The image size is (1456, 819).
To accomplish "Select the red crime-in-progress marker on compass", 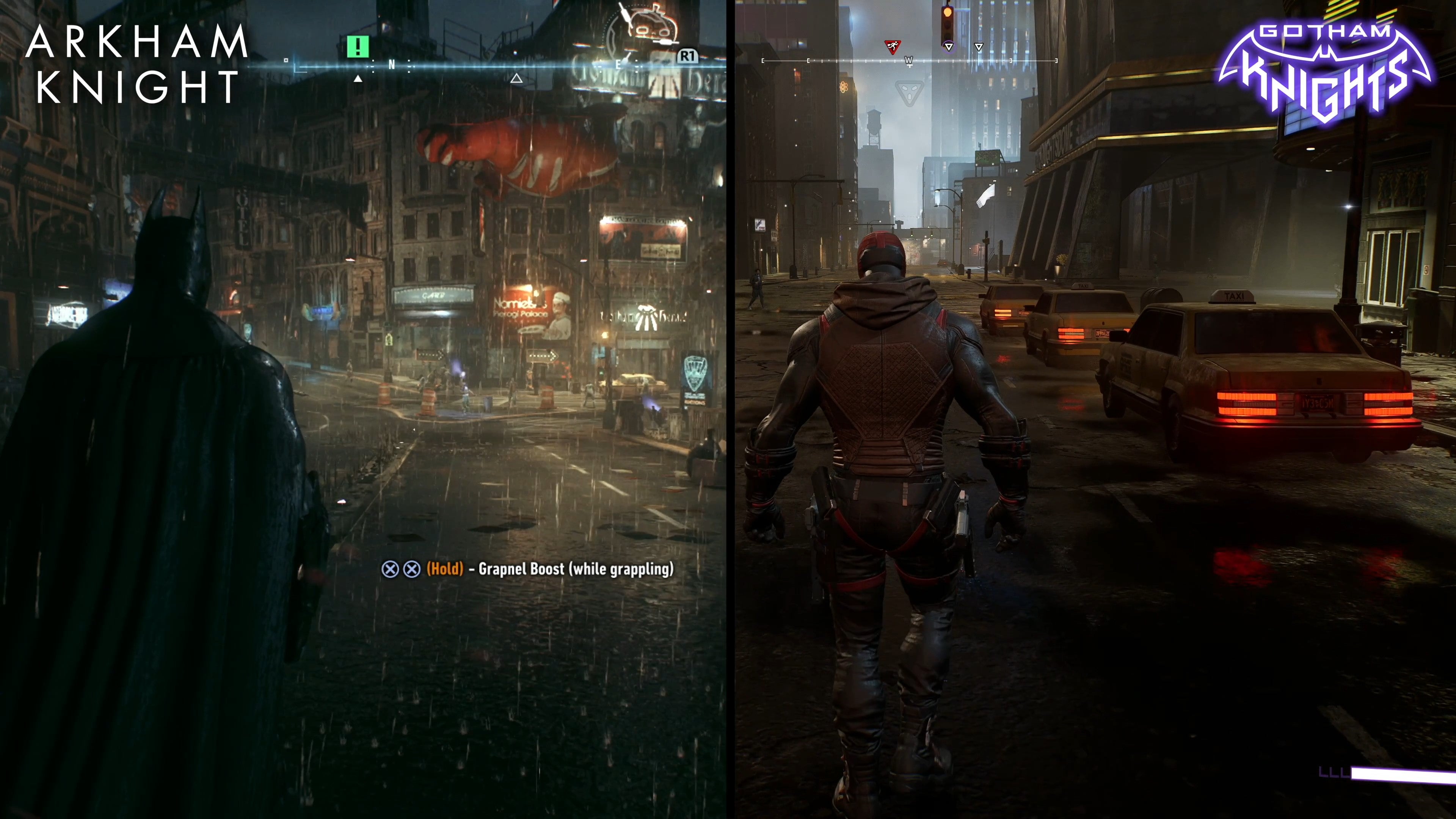I will tap(893, 47).
